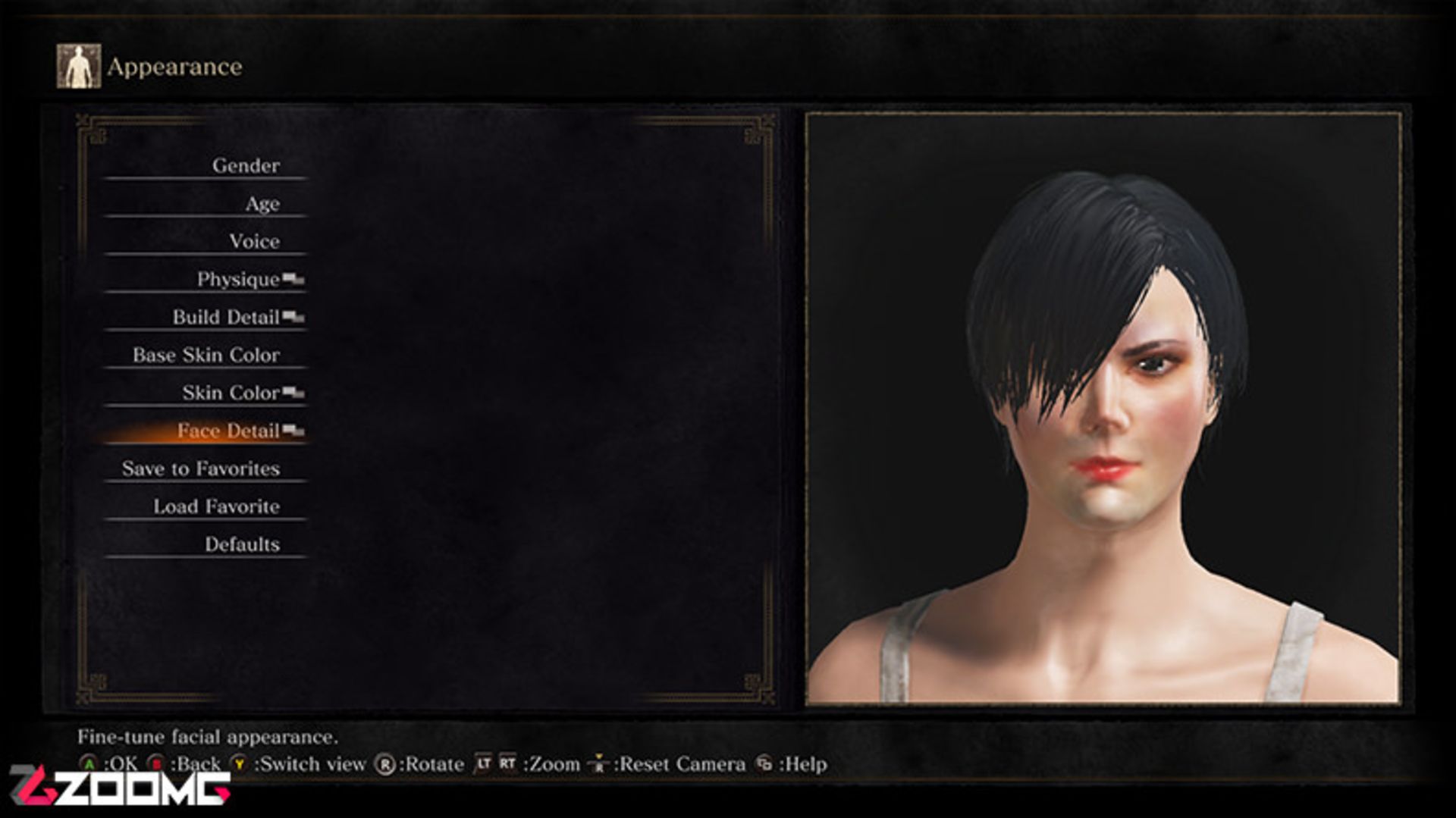This screenshot has height=818, width=1456.
Task: Reset appearance with Defaults
Action: coord(242,544)
